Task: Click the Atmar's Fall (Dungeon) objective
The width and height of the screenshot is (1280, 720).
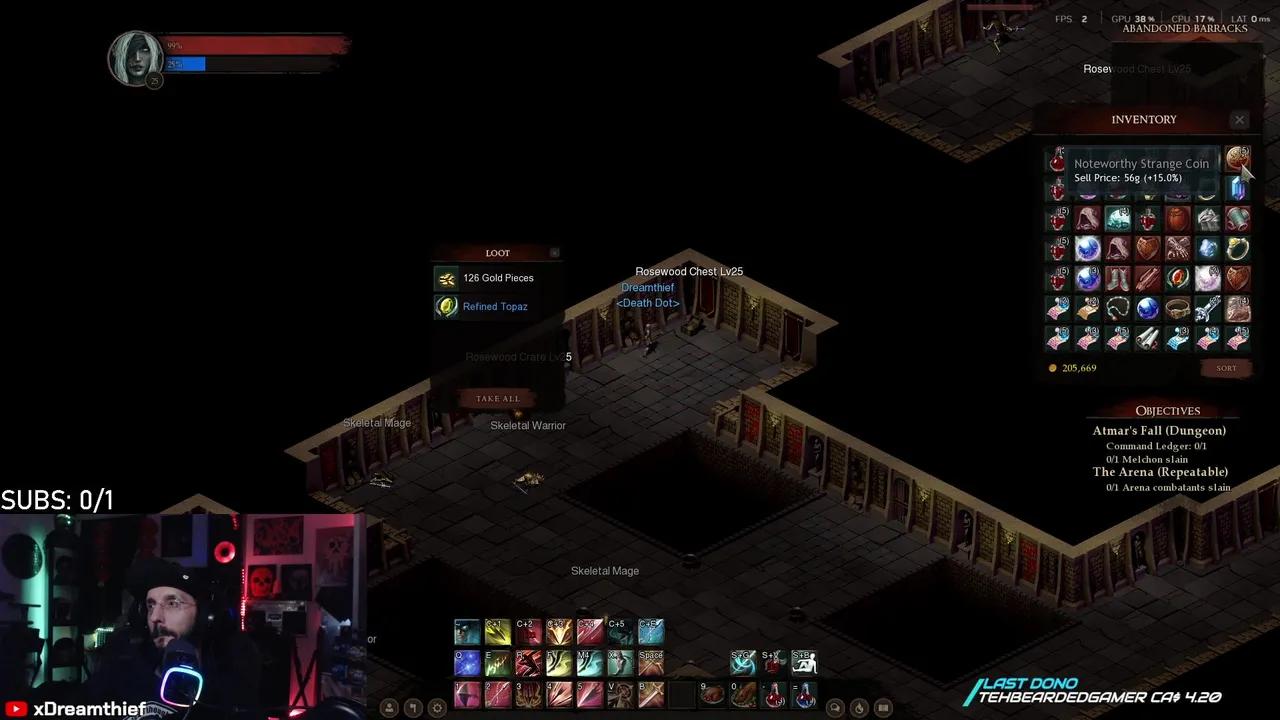Action: click(x=1158, y=430)
